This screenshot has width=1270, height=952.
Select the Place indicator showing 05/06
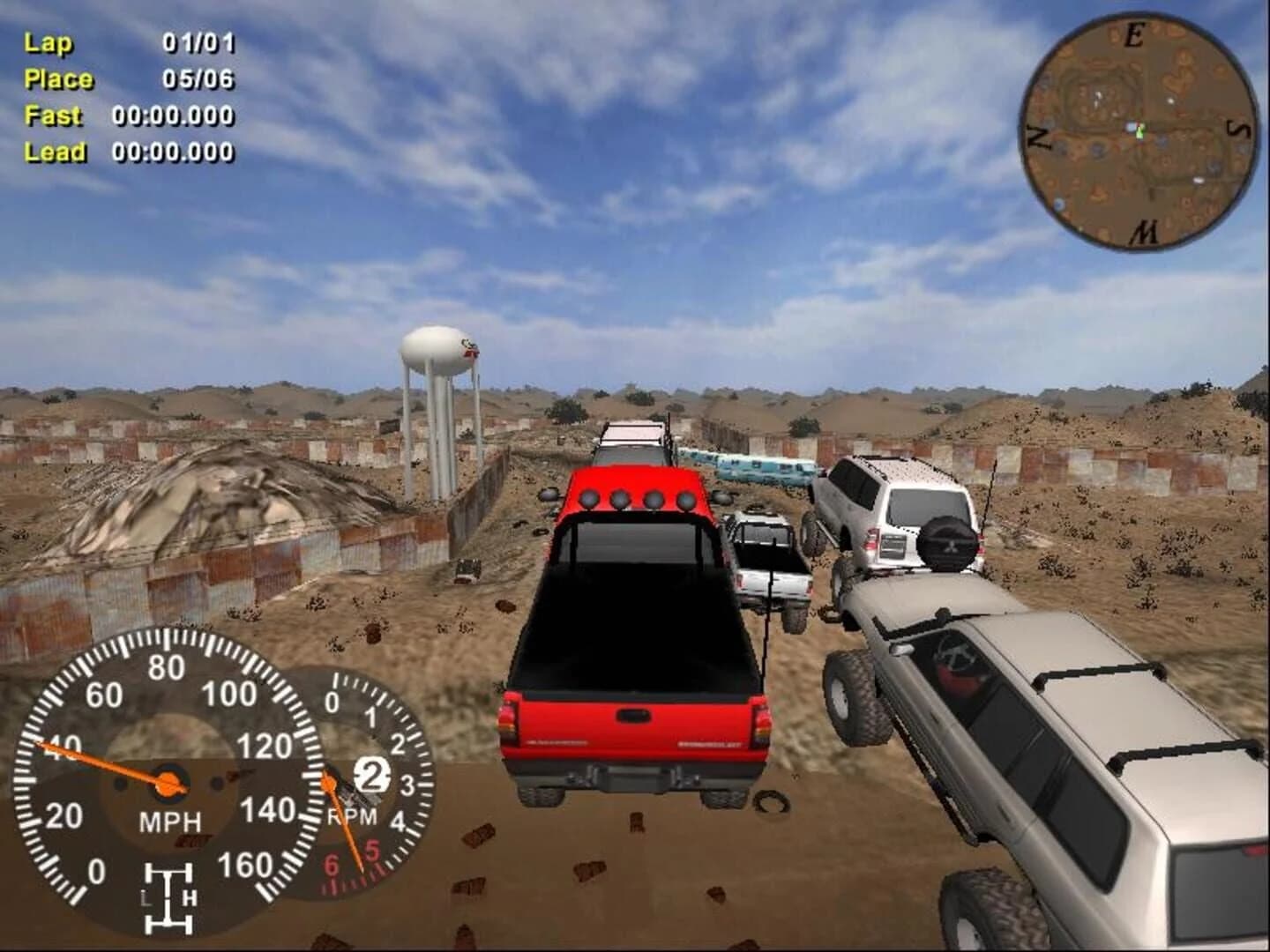click(x=128, y=78)
